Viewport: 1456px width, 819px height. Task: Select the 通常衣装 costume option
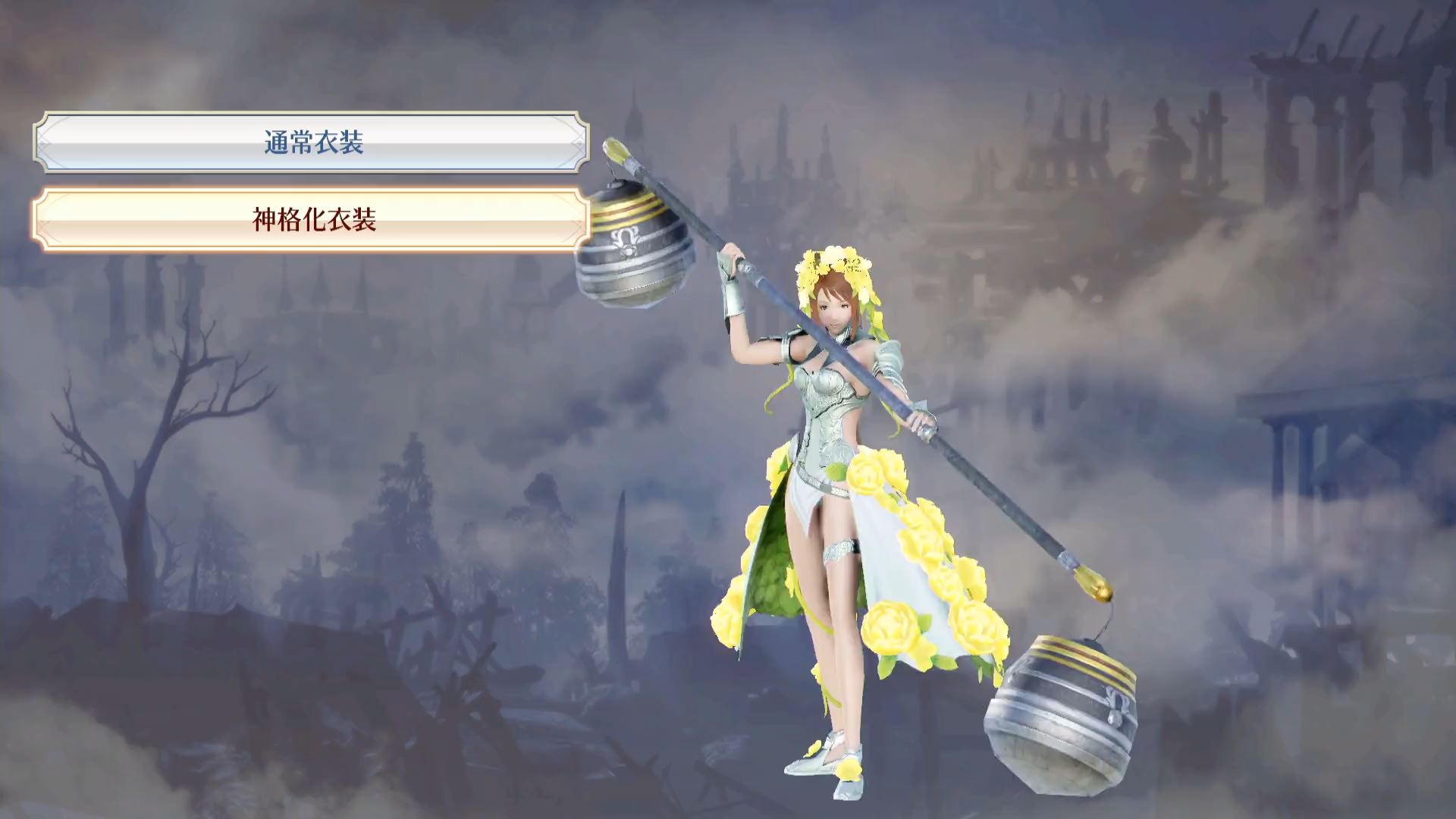312,143
